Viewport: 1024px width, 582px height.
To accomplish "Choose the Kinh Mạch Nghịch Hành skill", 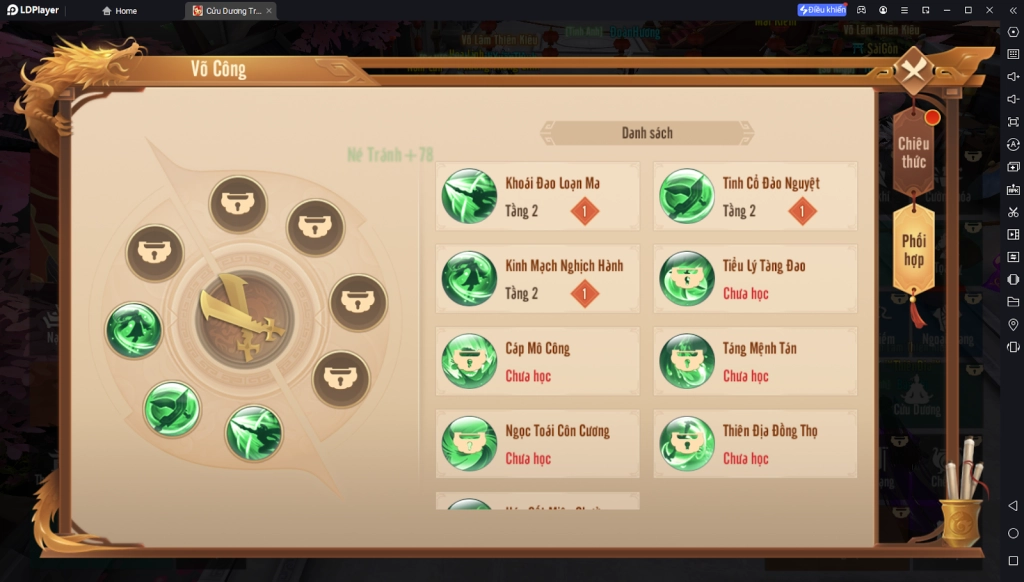I will pos(538,279).
